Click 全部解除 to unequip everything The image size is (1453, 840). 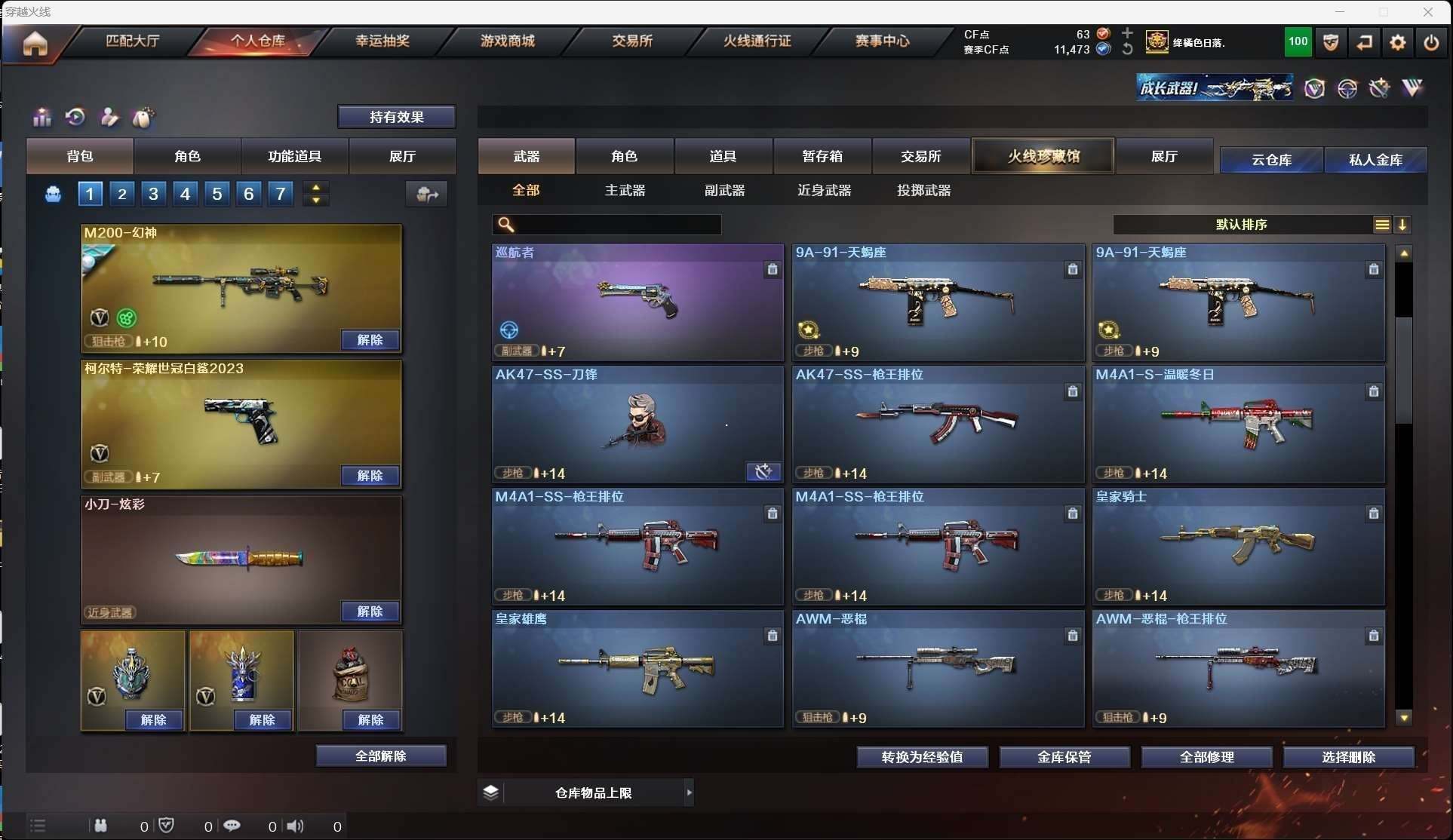381,756
